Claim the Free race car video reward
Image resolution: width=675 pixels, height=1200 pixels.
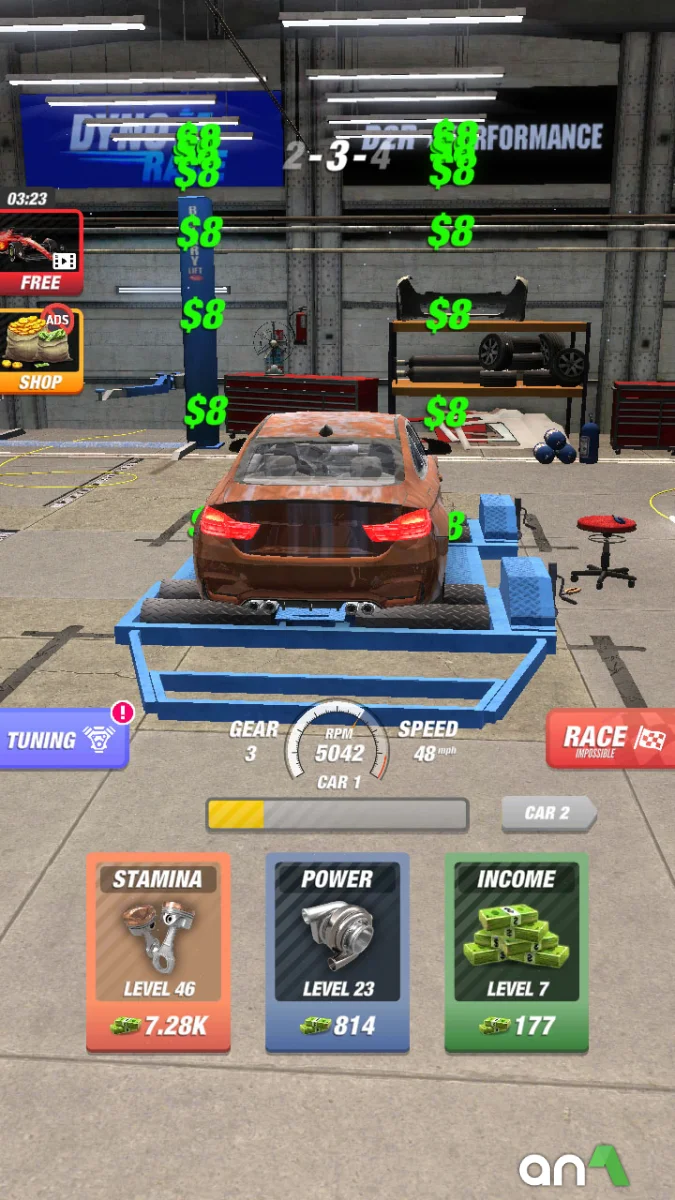(x=41, y=252)
